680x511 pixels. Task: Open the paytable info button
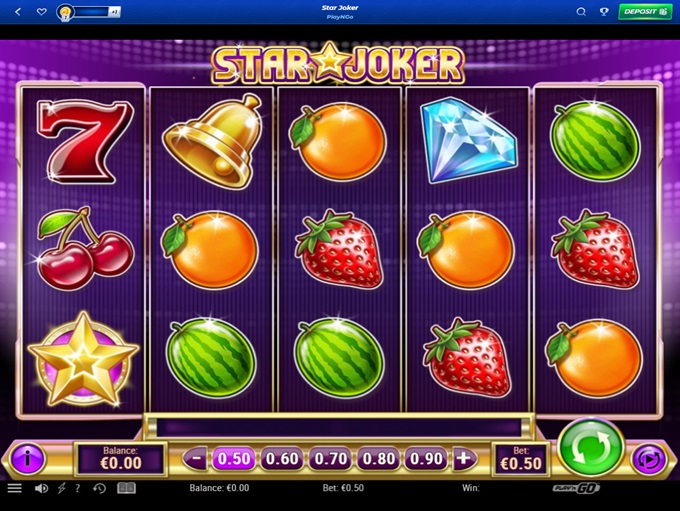[x=27, y=459]
